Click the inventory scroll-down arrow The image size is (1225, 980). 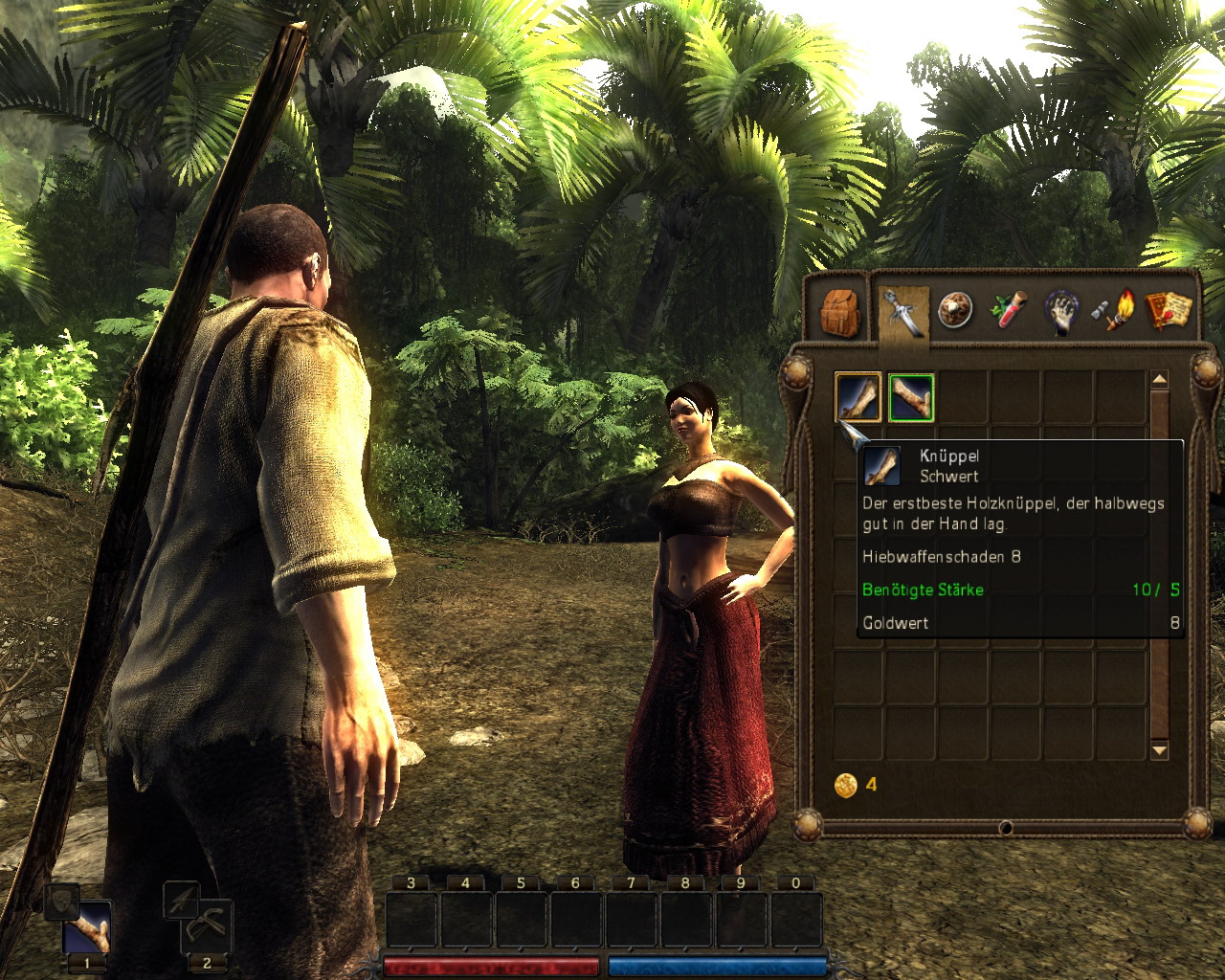[1159, 751]
